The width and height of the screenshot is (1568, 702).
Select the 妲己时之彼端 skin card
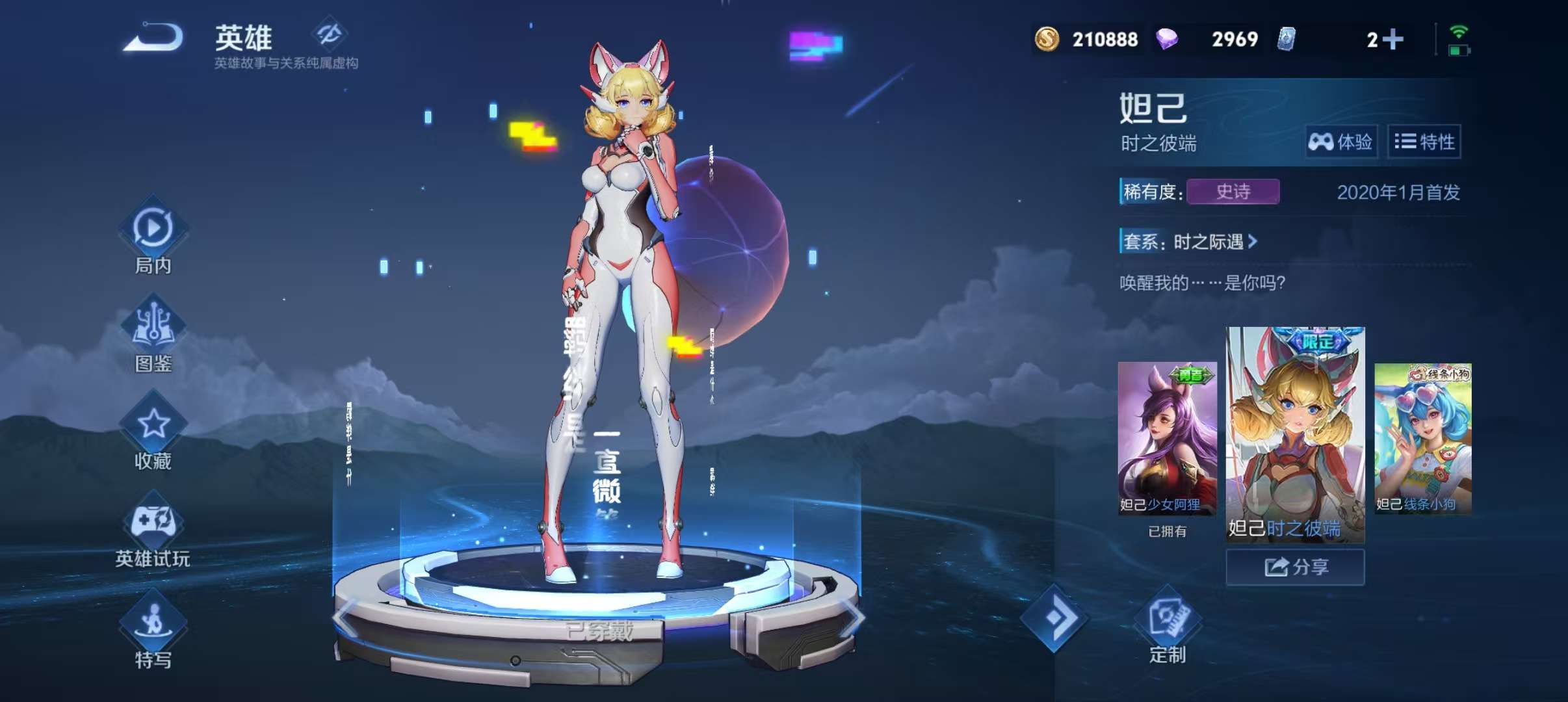point(1295,434)
